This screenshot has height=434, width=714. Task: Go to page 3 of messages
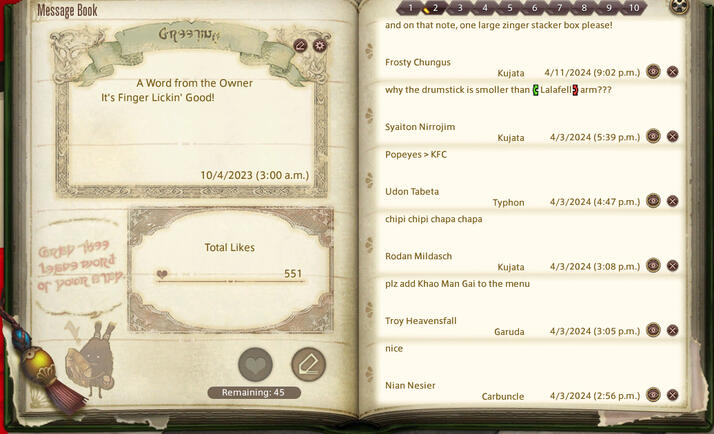[460, 8]
